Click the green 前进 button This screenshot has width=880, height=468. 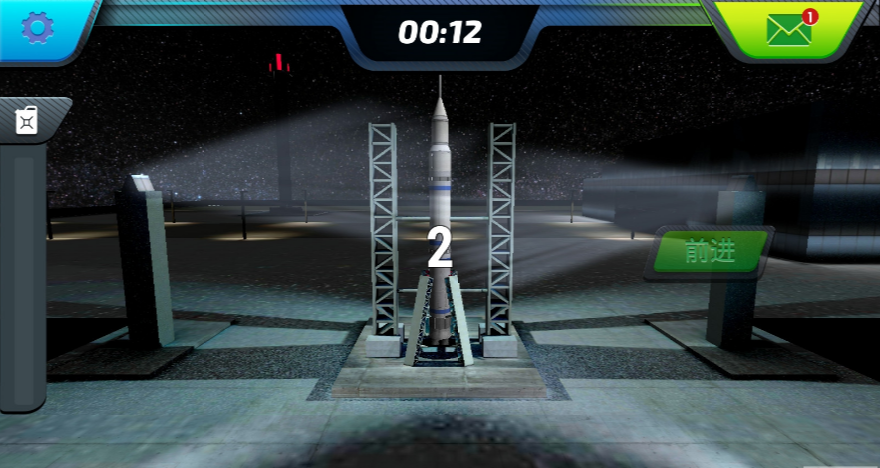[x=712, y=251]
